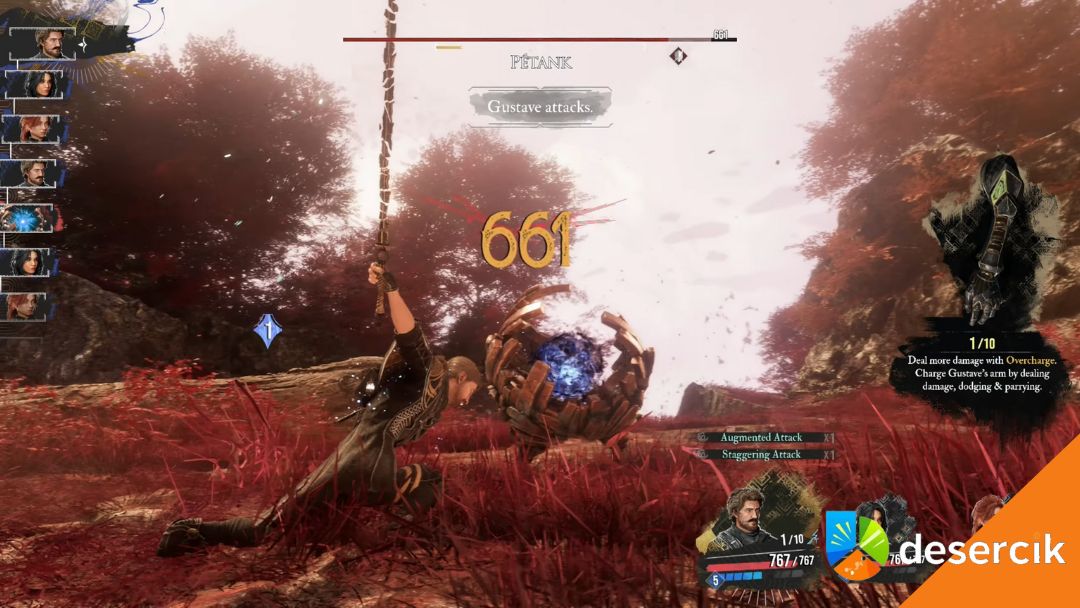Select Gustave's highlighted portrait in turn order
Screen dimensions: 1080x608
(42, 43)
